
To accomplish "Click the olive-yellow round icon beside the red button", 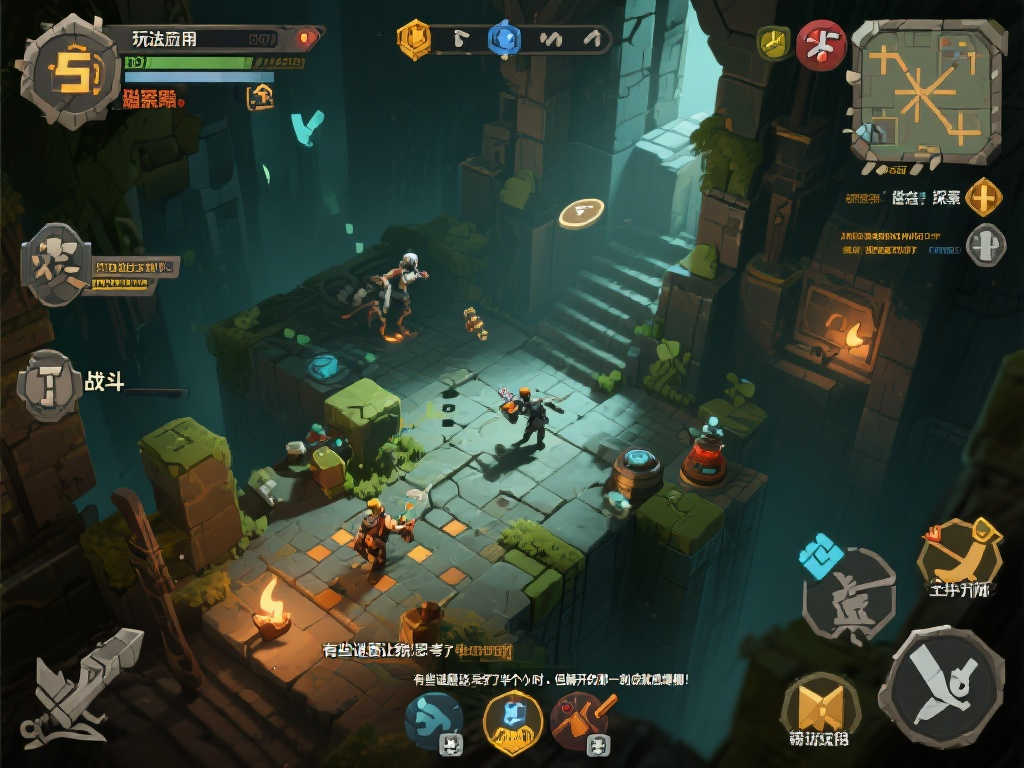I will click(773, 42).
